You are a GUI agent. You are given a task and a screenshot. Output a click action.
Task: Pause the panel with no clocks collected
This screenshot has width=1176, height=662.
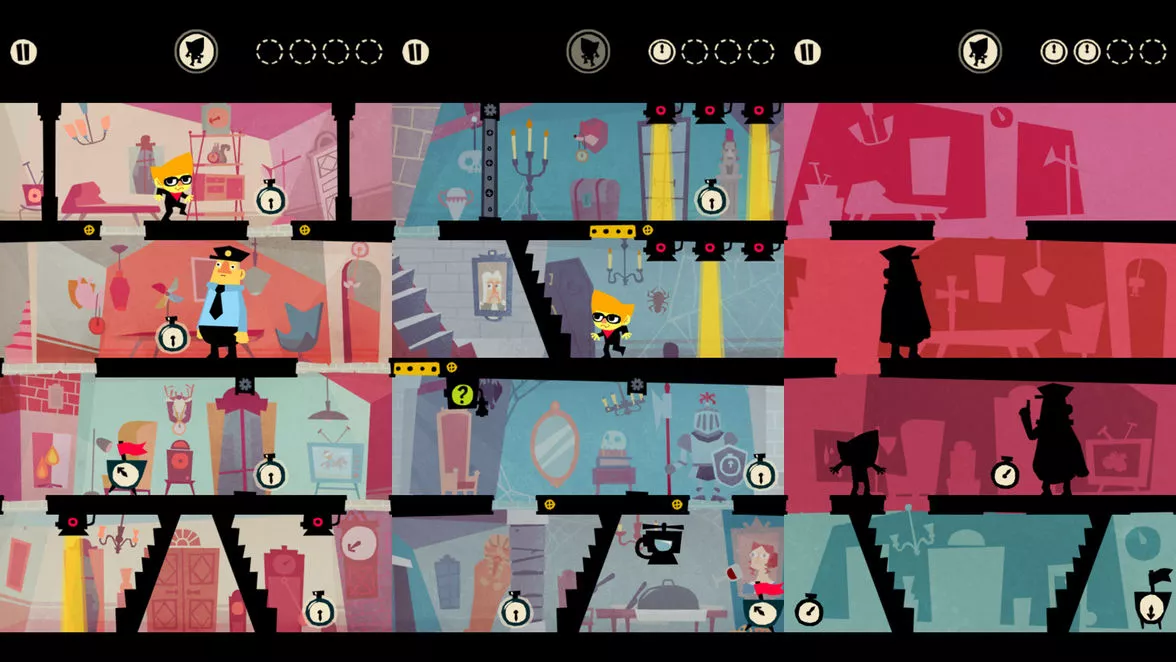[23, 51]
